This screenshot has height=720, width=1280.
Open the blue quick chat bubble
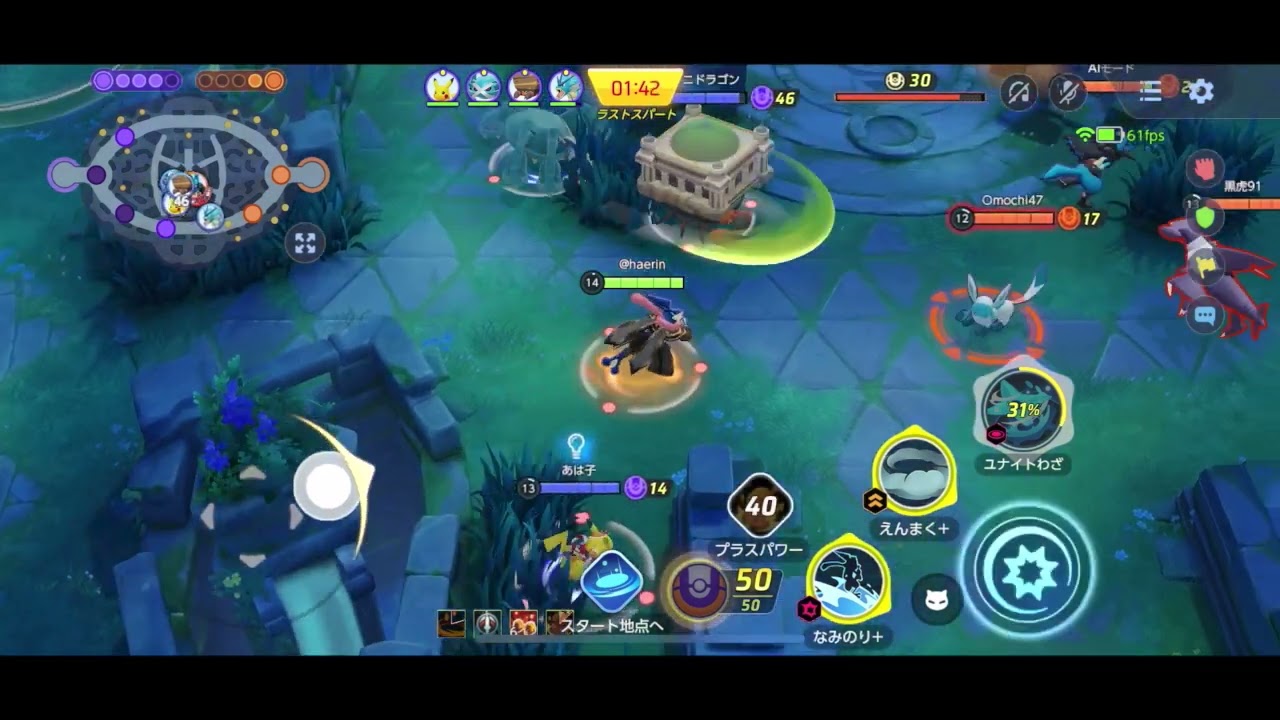point(1204,316)
